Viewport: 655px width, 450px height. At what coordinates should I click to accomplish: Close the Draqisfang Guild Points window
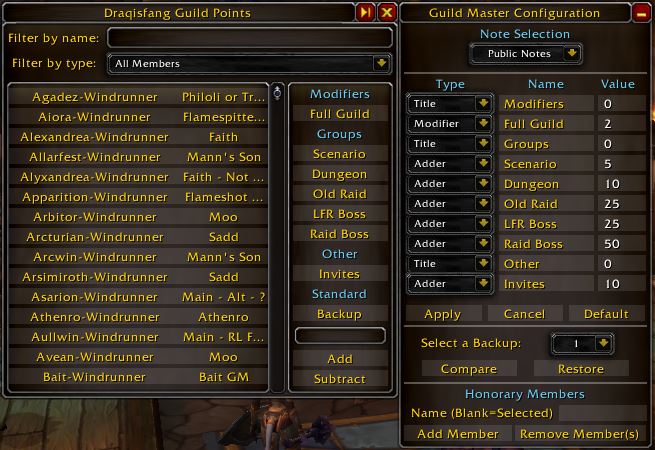point(386,13)
